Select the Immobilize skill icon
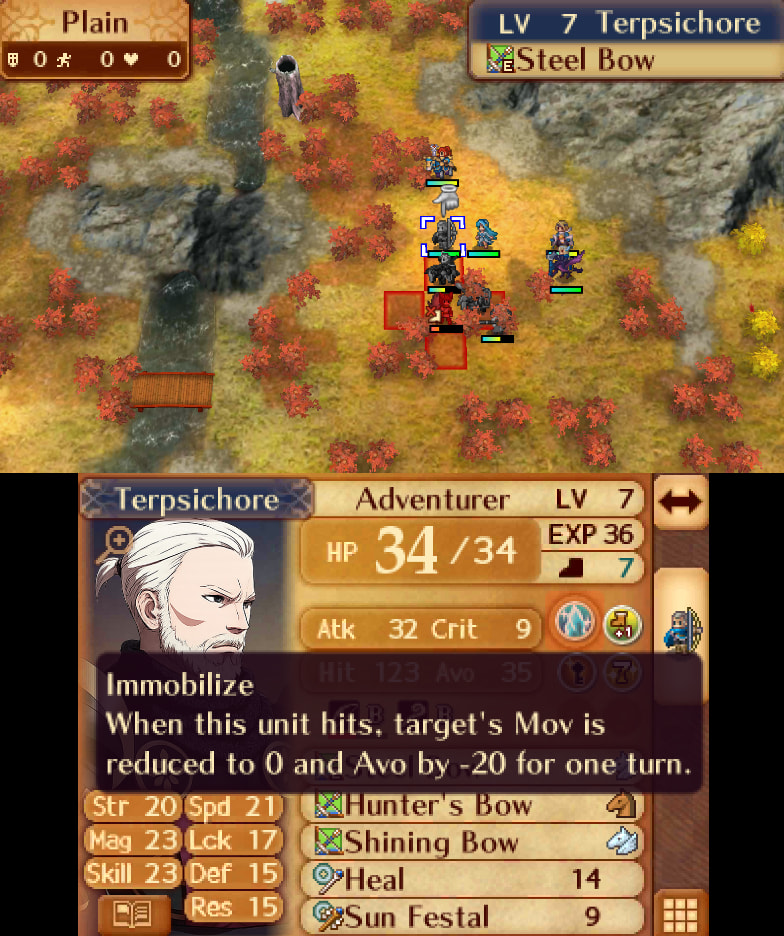The height and width of the screenshot is (936, 784). pyautogui.click(x=576, y=627)
